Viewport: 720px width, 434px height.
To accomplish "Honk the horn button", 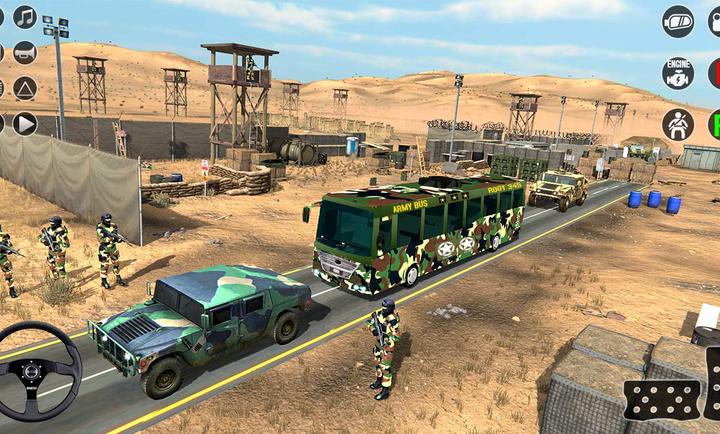I will coord(25,53).
